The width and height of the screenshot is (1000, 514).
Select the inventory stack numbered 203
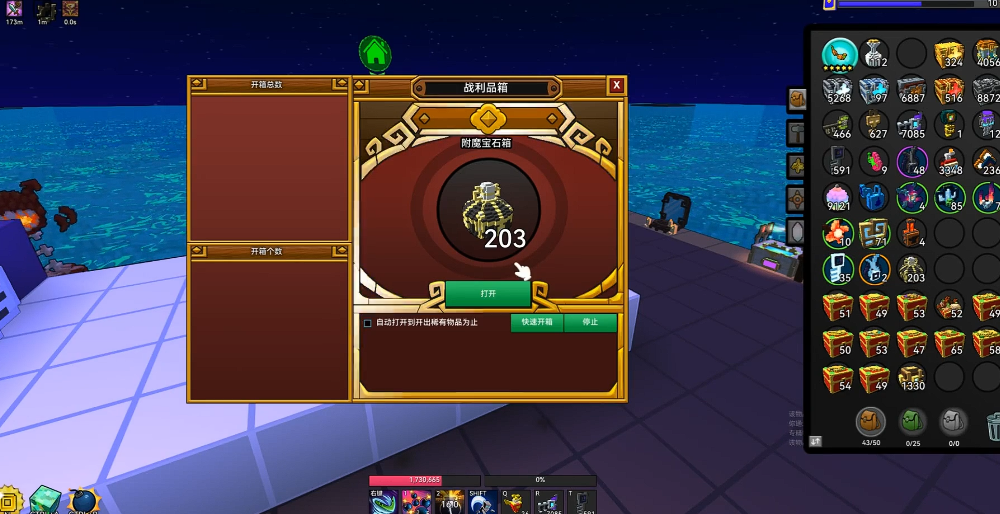(x=910, y=269)
